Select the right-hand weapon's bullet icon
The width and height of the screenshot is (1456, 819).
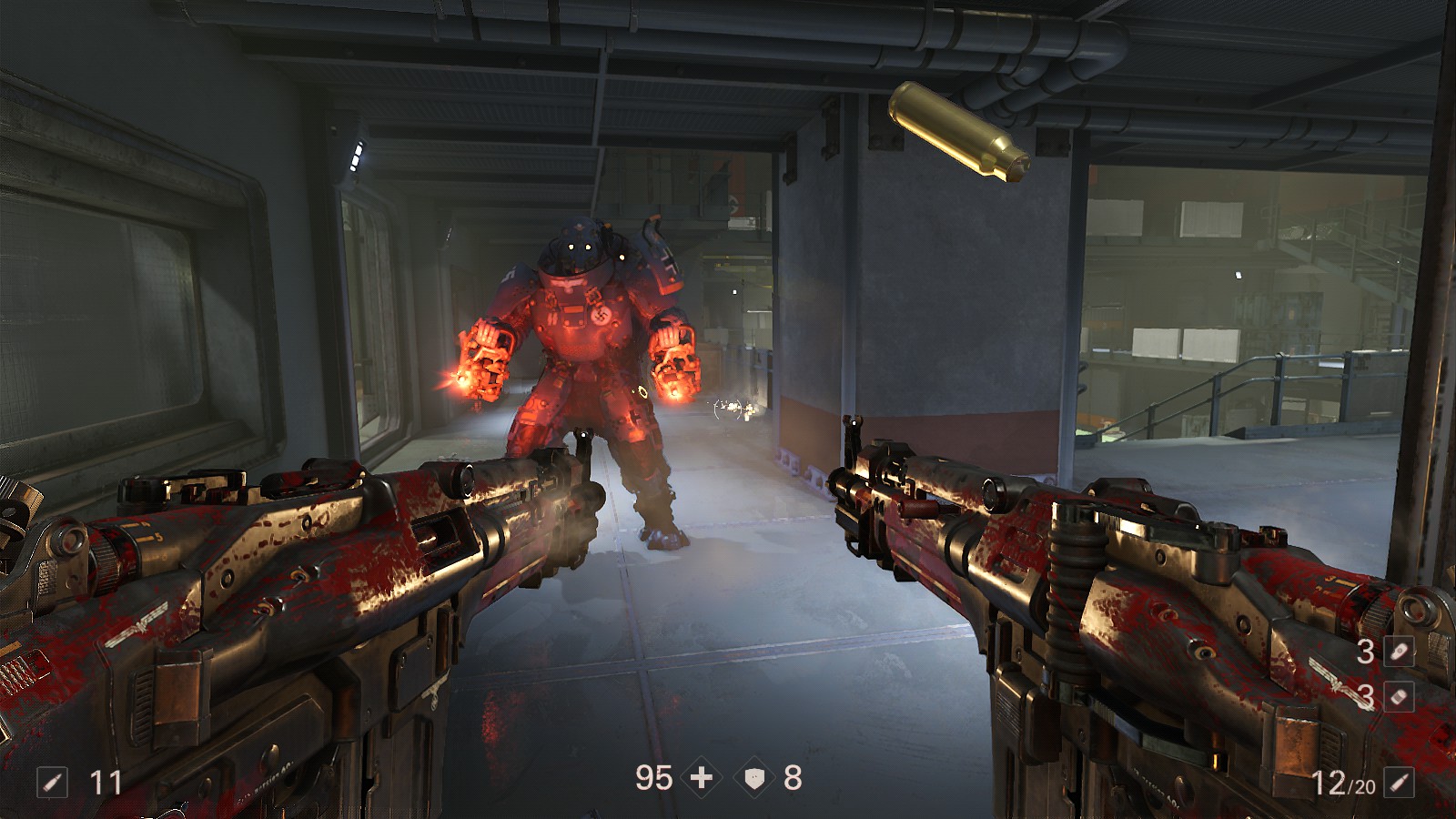1399,782
